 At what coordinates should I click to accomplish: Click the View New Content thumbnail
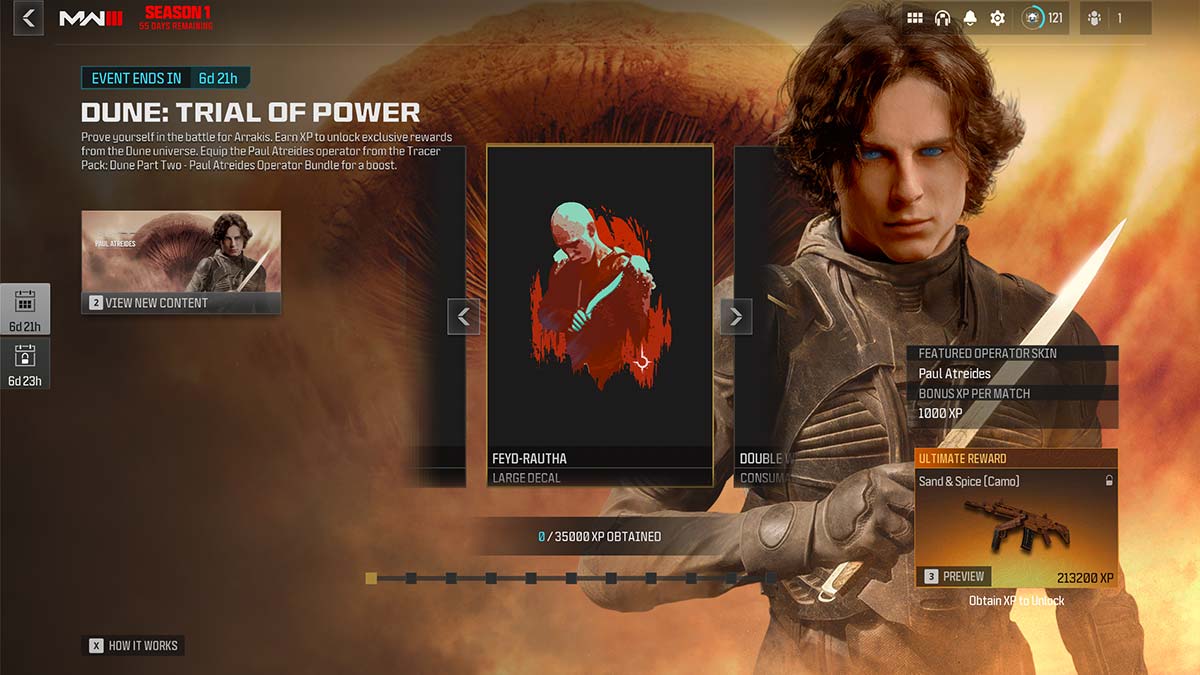point(181,262)
